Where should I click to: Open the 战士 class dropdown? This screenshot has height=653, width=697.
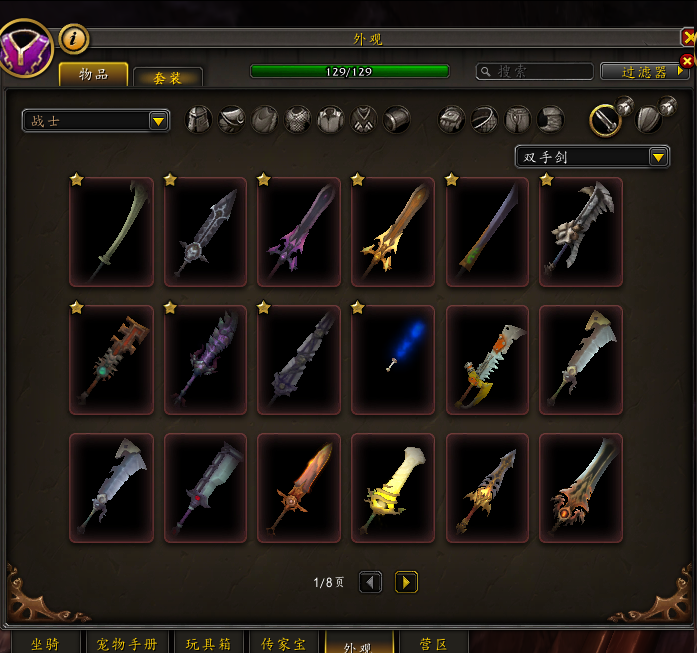click(x=96, y=121)
